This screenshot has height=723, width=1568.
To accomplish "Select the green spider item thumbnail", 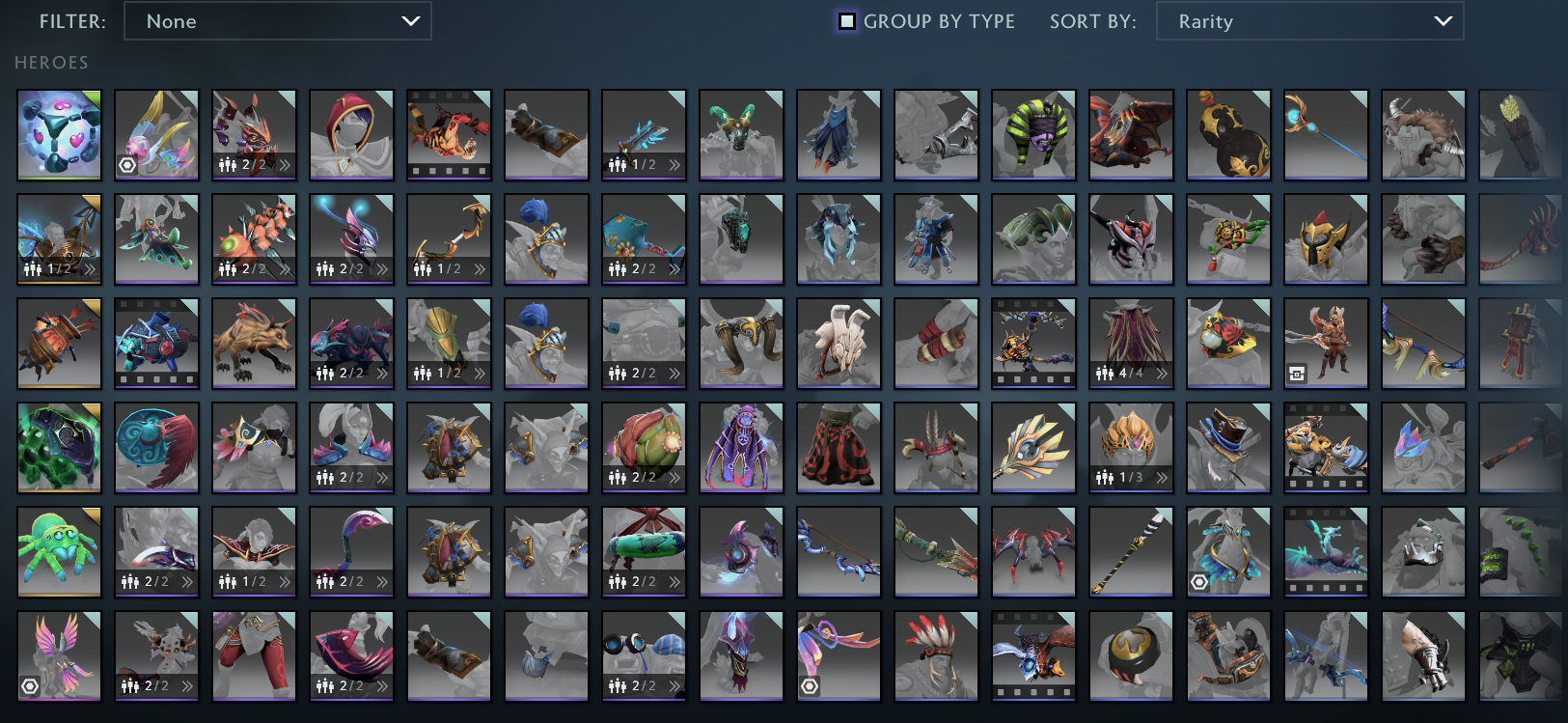I will point(59,551).
